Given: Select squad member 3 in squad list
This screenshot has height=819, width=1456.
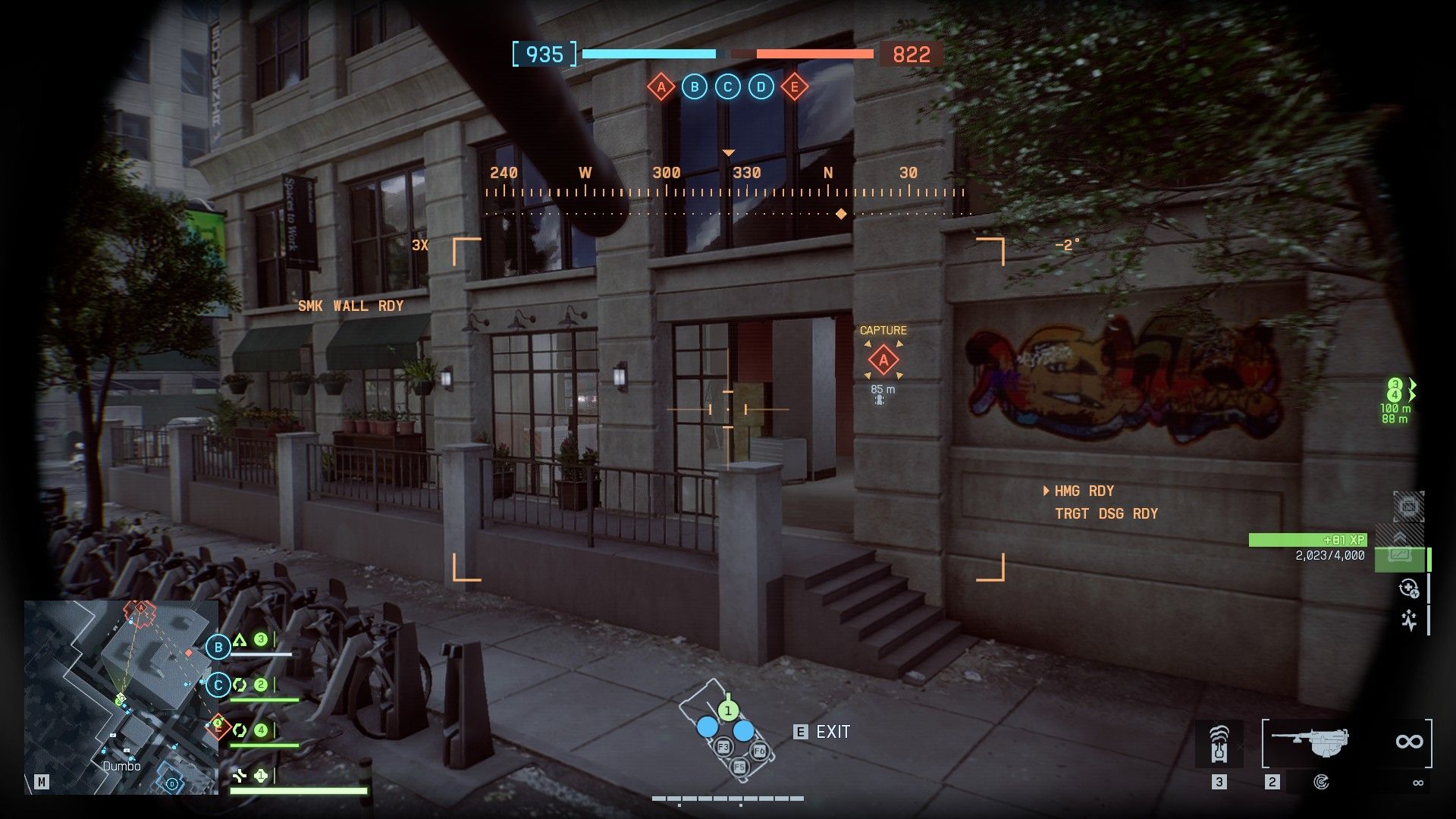Looking at the screenshot, I should [x=260, y=640].
